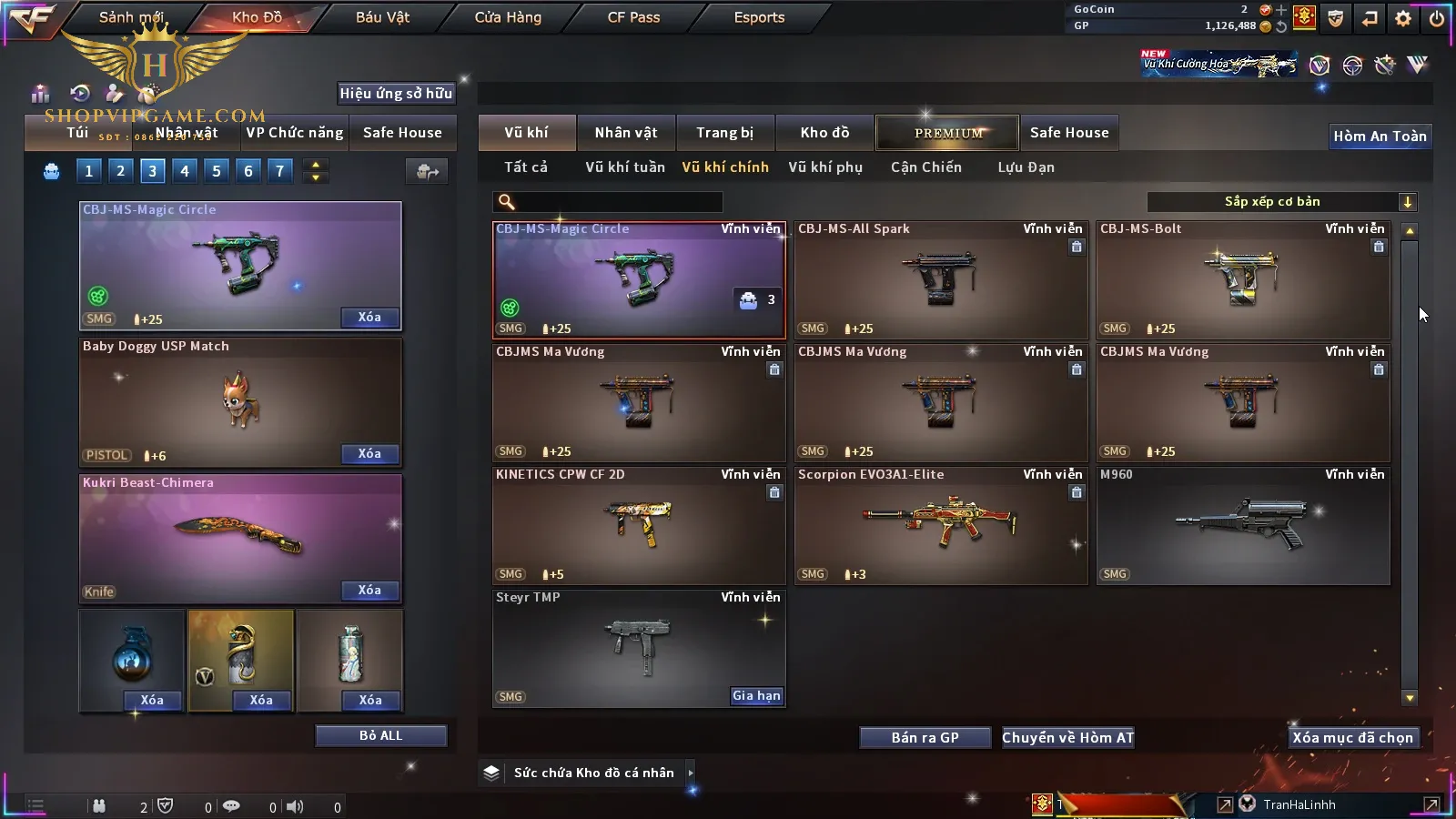Choose the KINETICS CPW CF 2D weapon
Viewport: 1456px width, 819px height.
(x=639, y=525)
